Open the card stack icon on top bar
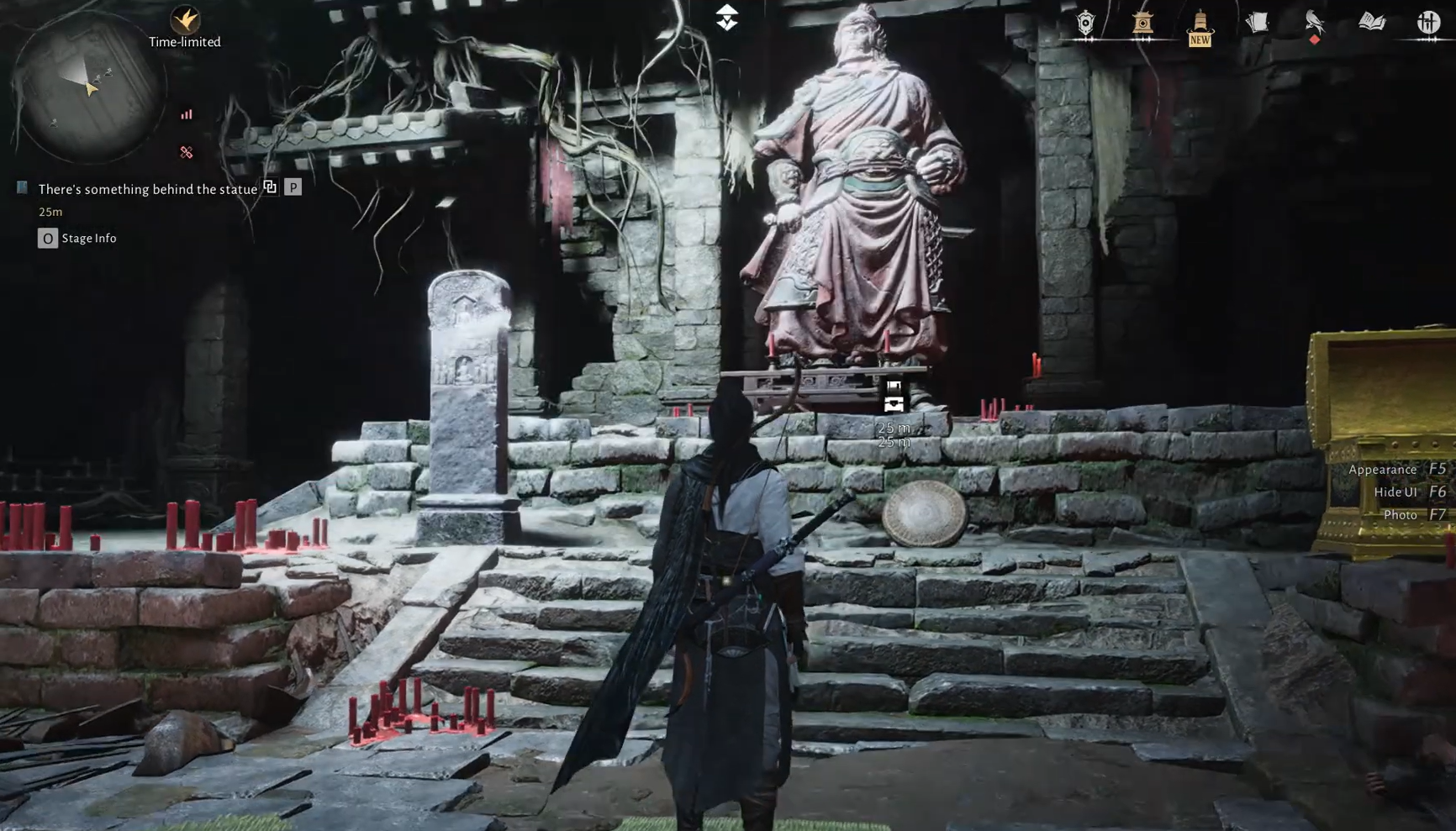Viewport: 1456px width, 831px height. click(1258, 21)
